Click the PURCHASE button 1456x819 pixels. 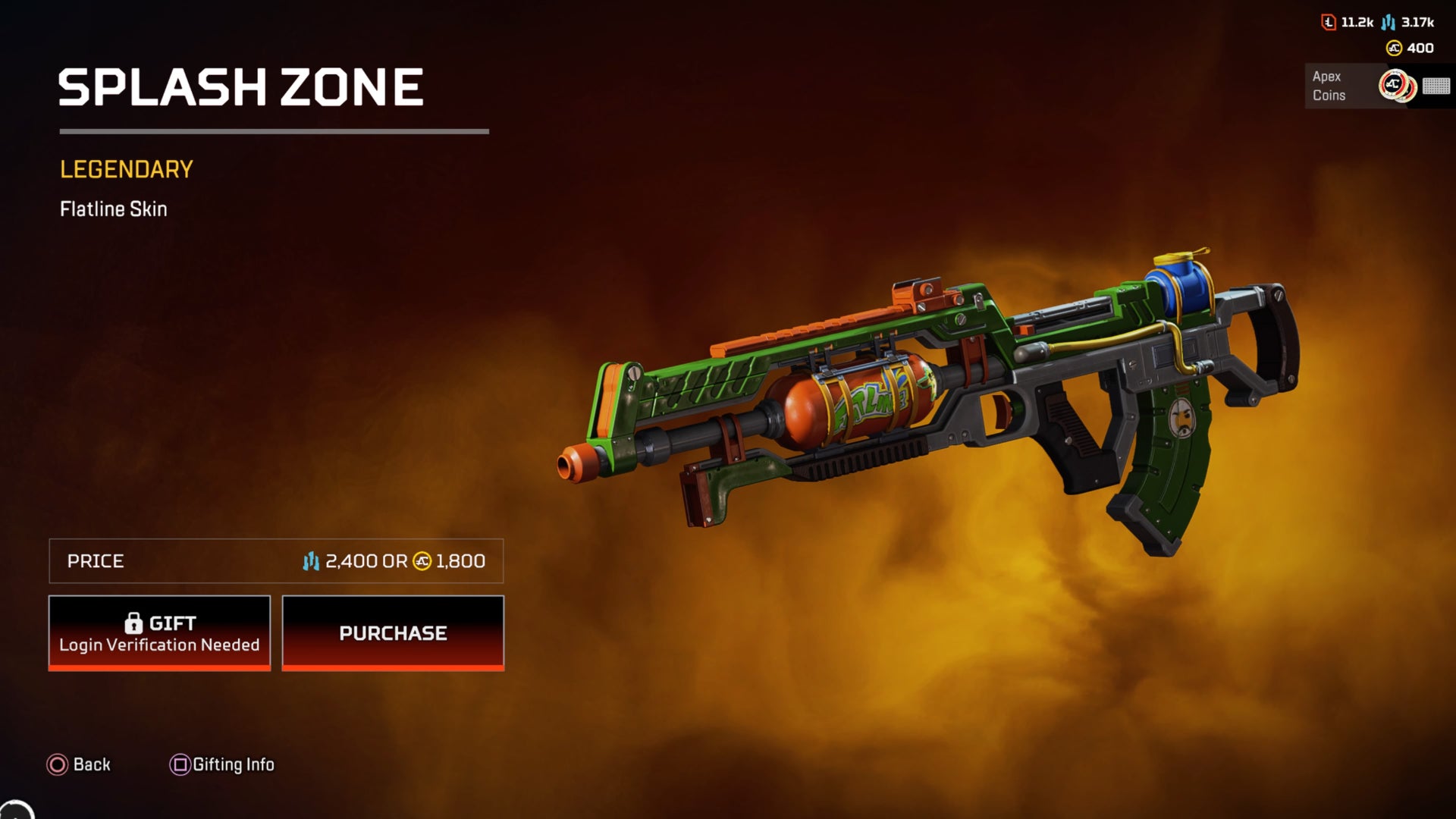pos(393,632)
